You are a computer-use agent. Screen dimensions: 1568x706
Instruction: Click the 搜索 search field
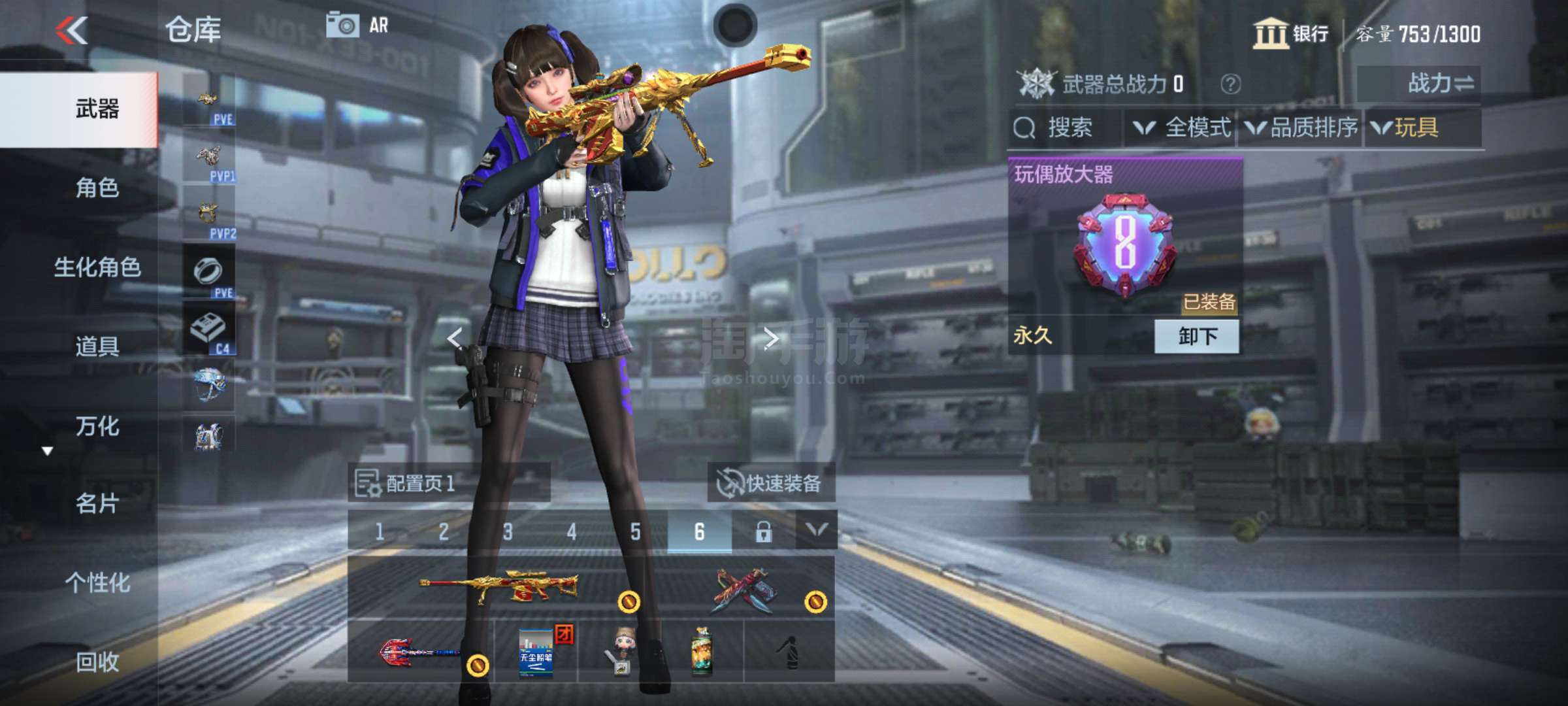(1066, 127)
